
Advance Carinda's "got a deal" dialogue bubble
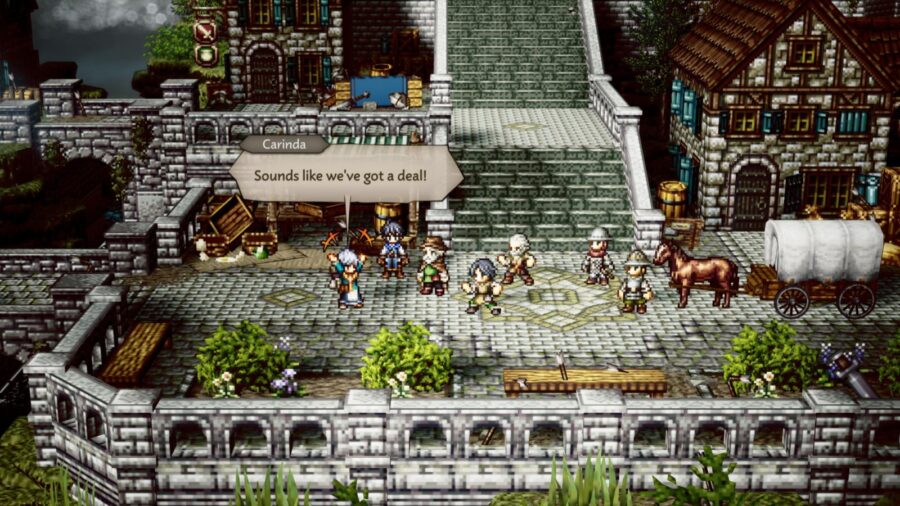(346, 176)
